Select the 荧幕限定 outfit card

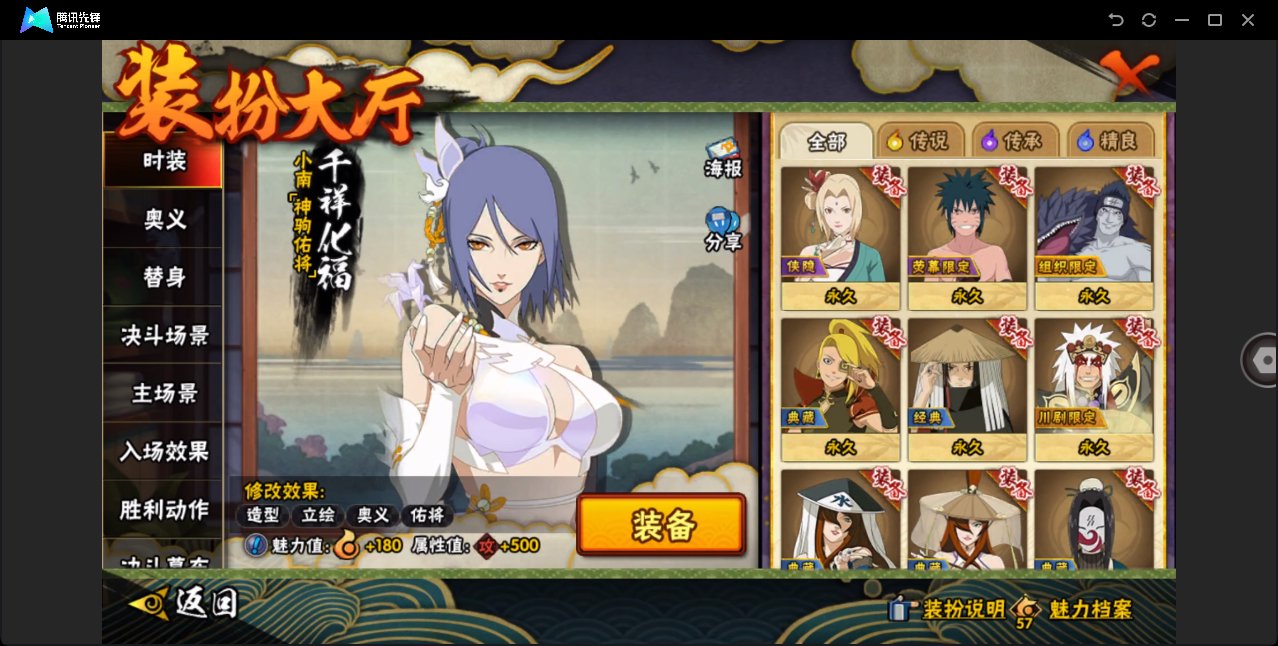coord(967,237)
